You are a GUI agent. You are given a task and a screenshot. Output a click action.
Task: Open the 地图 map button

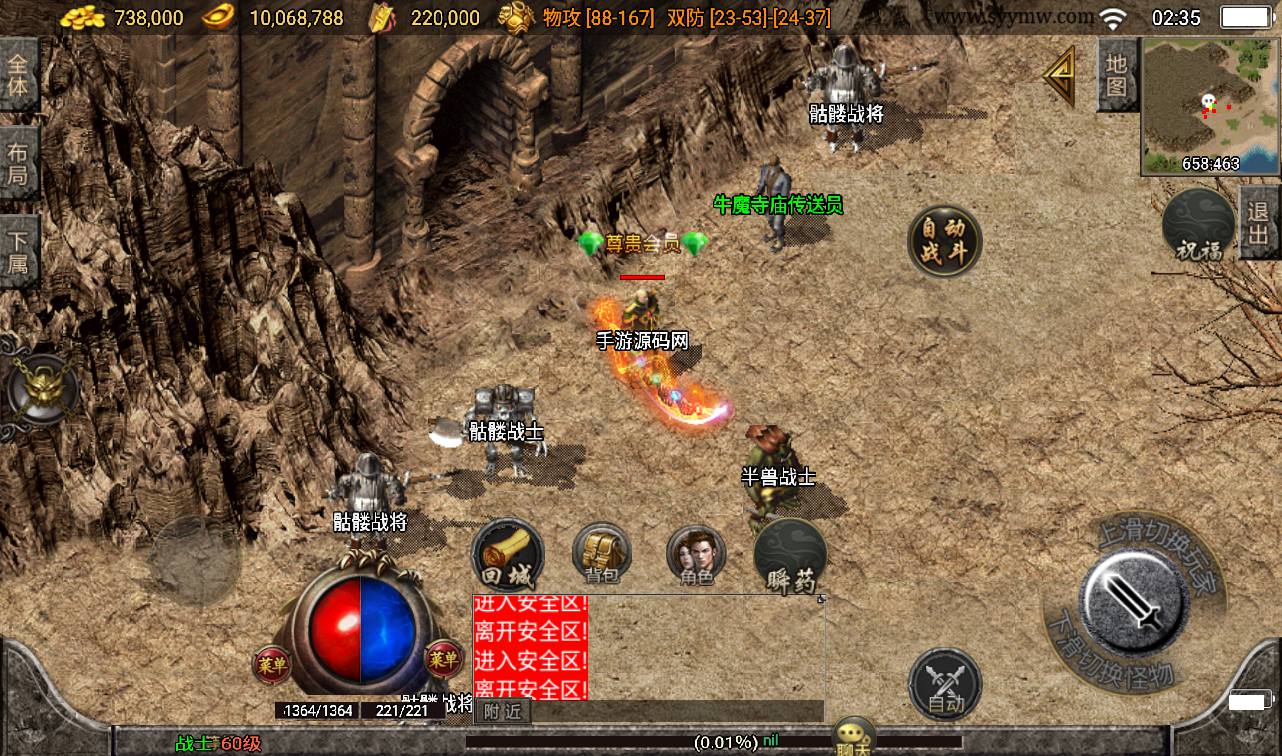(x=1117, y=75)
